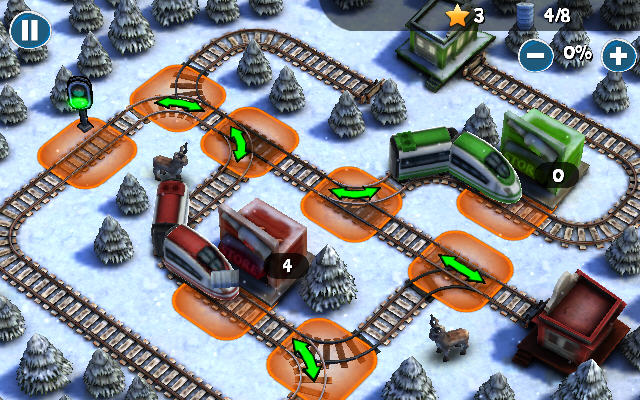Toggle the curved switch arrow below the red station
The width and height of the screenshot is (640, 400).
click(306, 358)
